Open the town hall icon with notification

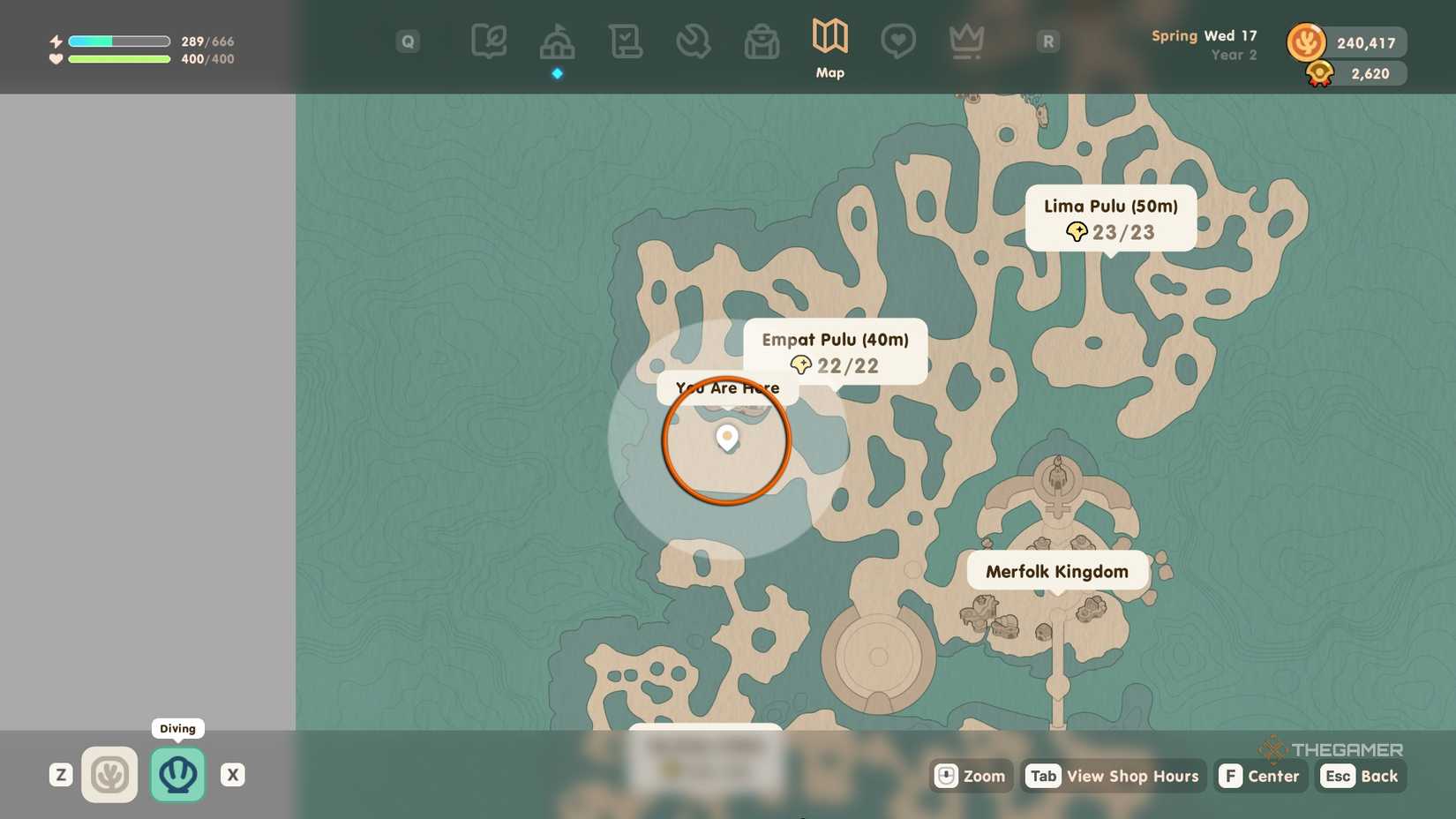click(557, 40)
